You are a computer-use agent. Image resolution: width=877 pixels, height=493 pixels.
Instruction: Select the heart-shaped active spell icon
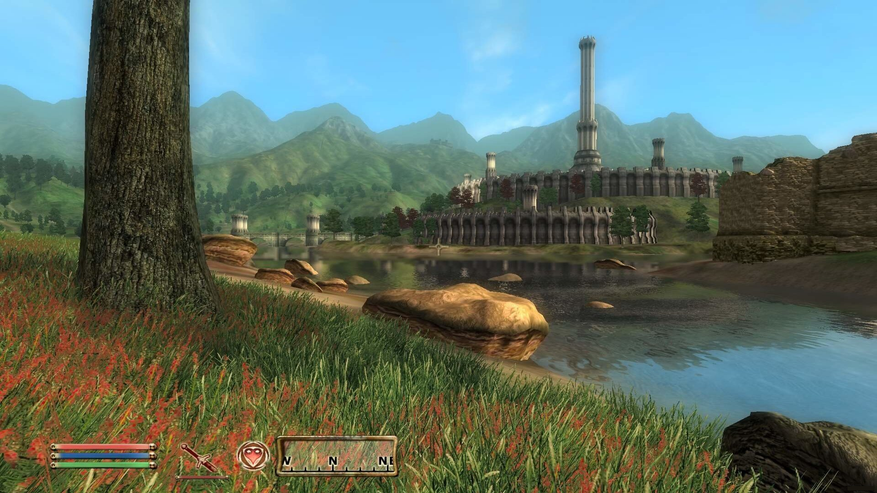click(252, 456)
